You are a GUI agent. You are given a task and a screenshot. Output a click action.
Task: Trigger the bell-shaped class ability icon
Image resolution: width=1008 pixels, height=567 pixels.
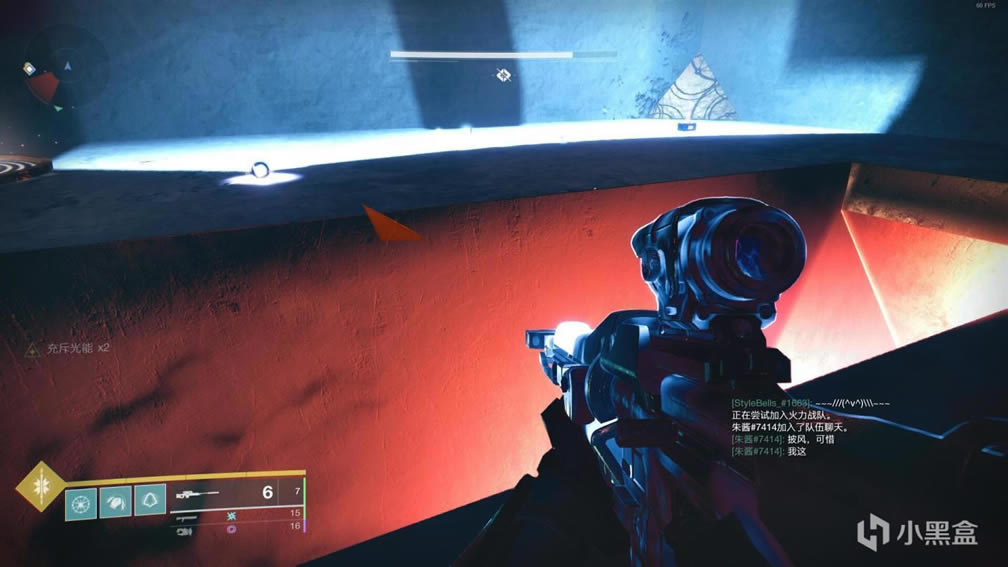150,500
